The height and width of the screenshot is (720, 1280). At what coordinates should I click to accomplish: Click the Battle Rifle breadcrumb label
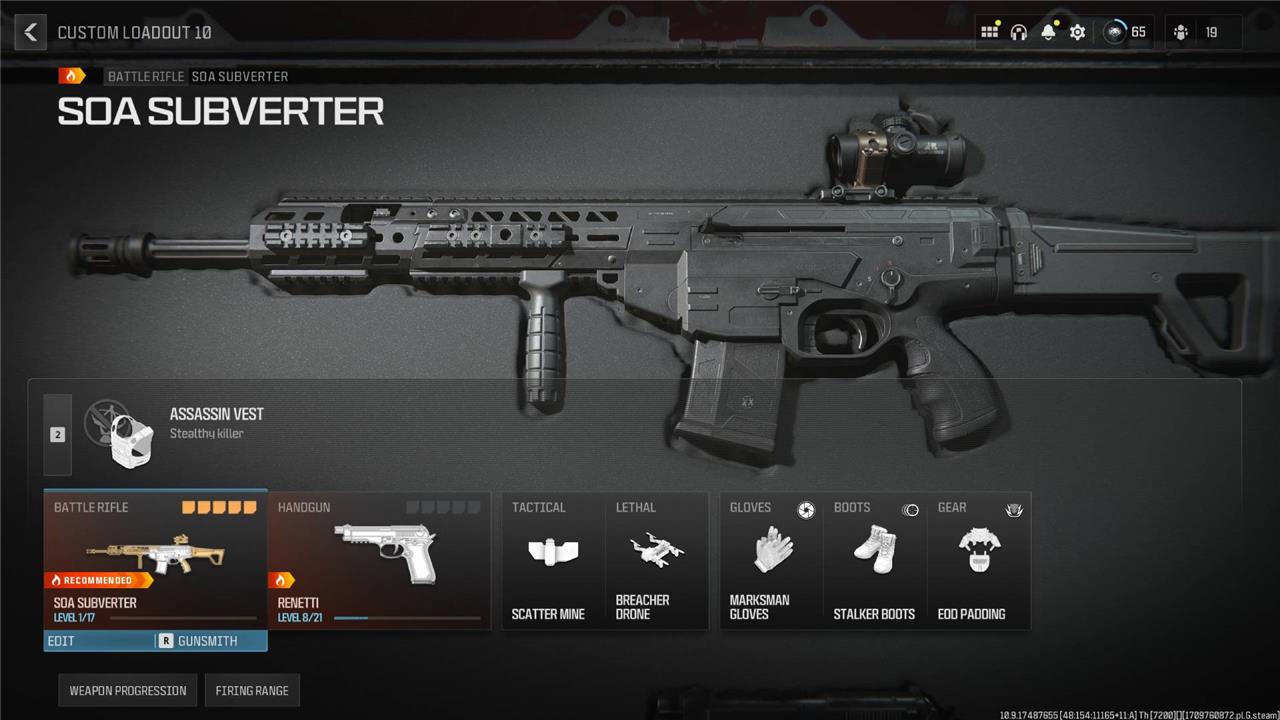coord(146,76)
